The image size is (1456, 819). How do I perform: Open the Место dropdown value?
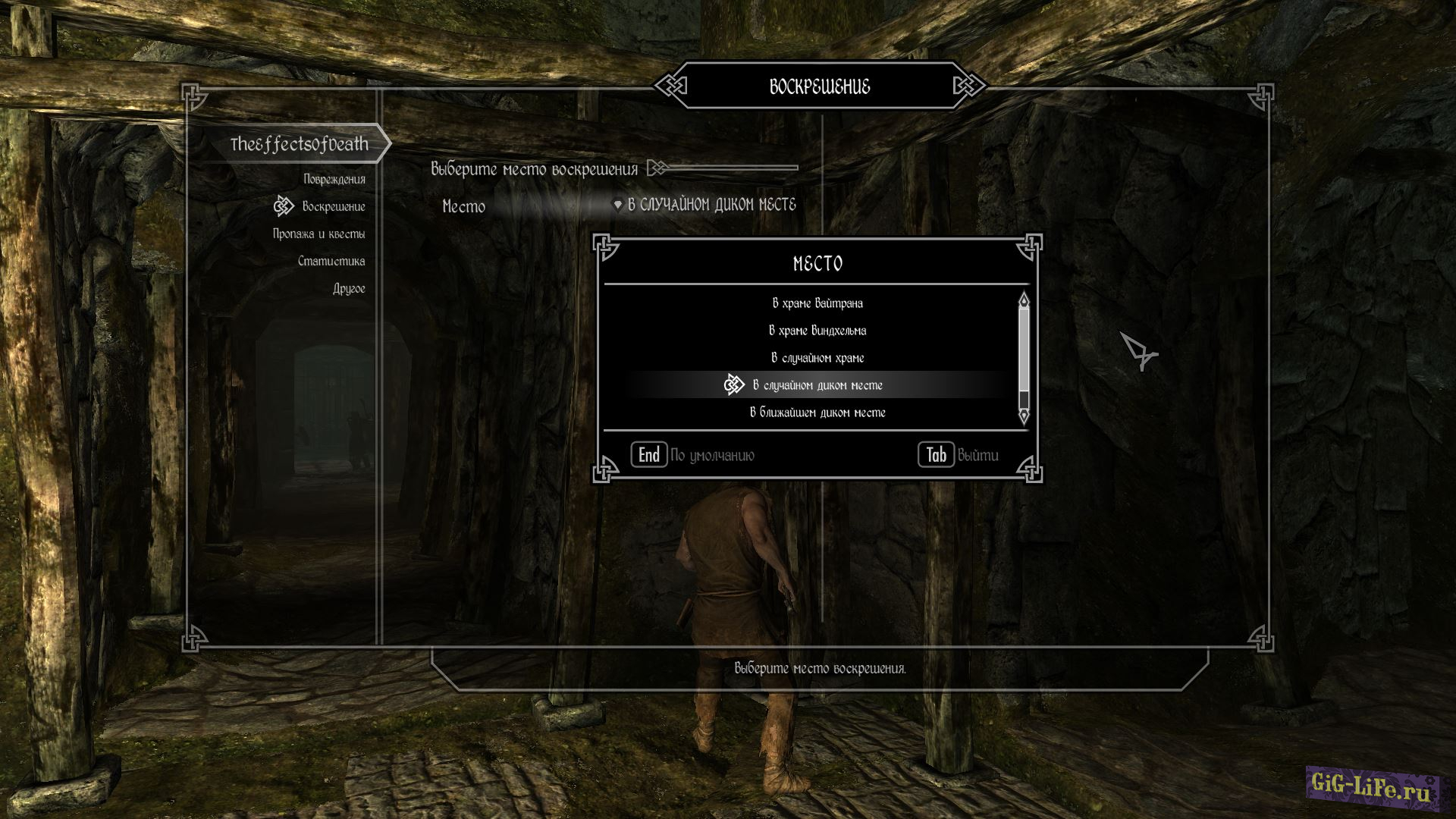(x=711, y=205)
